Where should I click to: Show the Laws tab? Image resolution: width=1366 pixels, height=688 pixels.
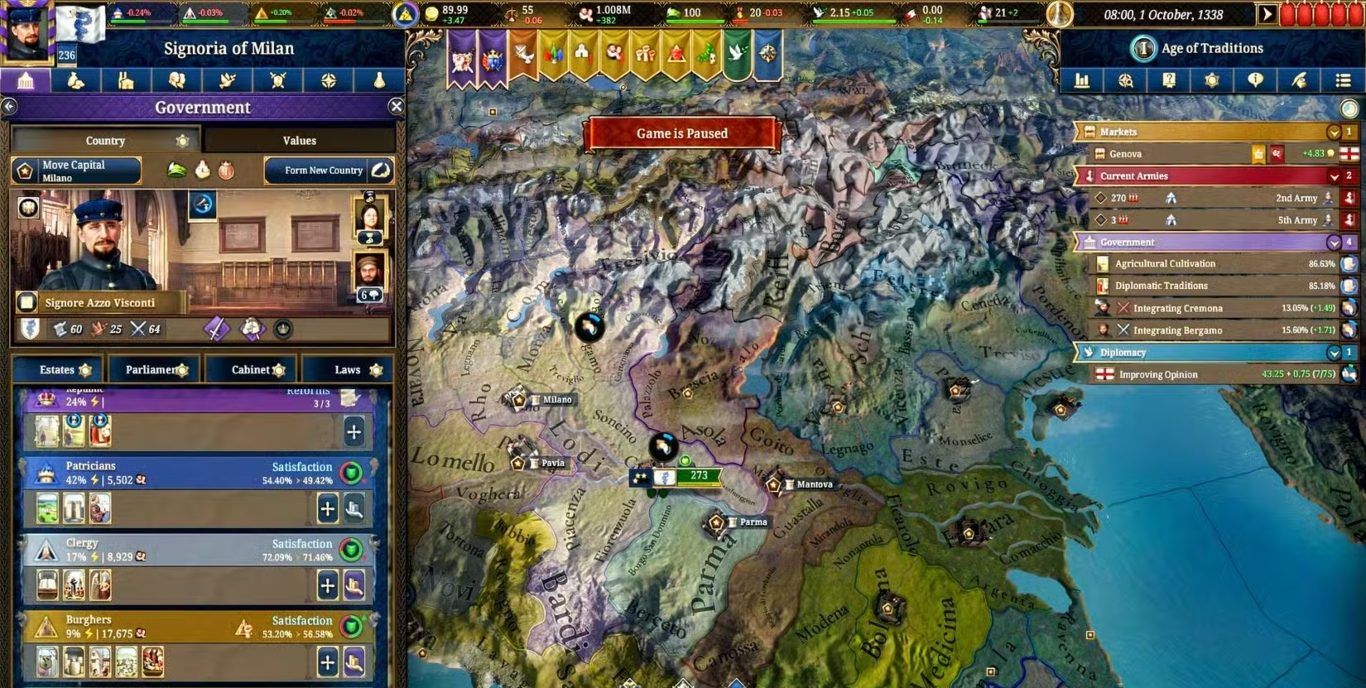point(347,370)
